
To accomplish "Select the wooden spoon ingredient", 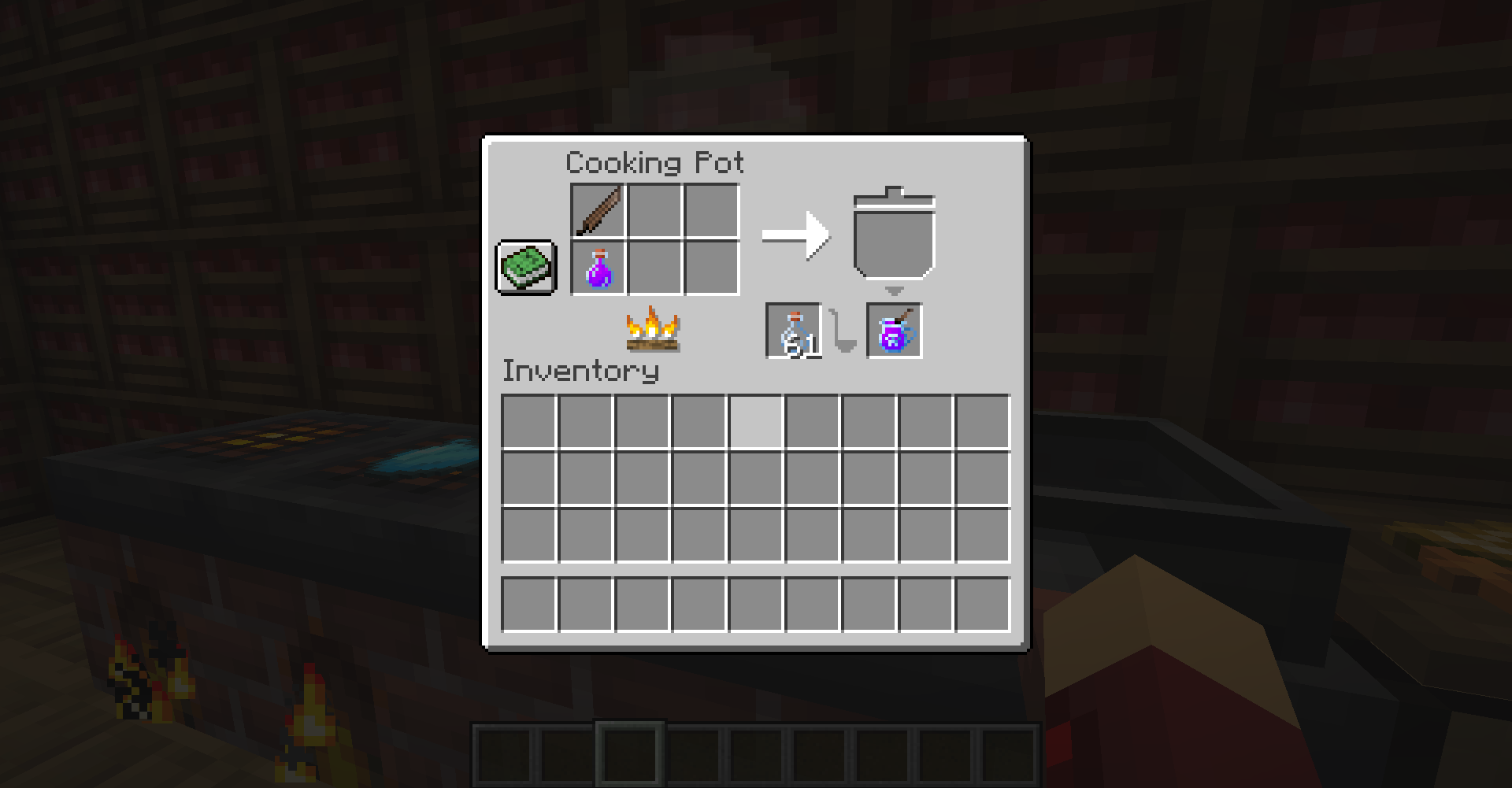I will (x=596, y=210).
